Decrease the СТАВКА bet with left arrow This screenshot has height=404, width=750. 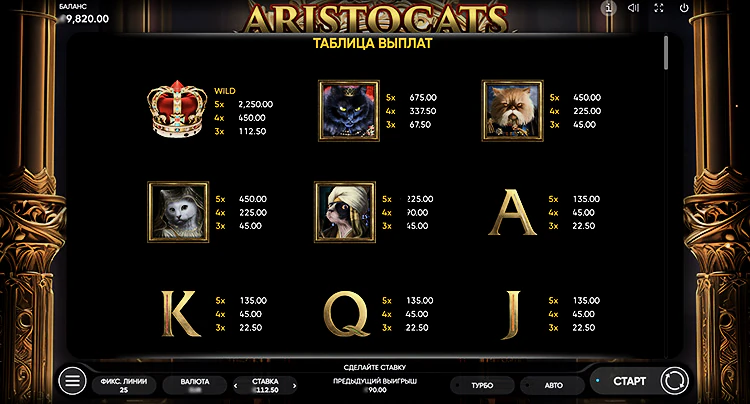point(236,386)
